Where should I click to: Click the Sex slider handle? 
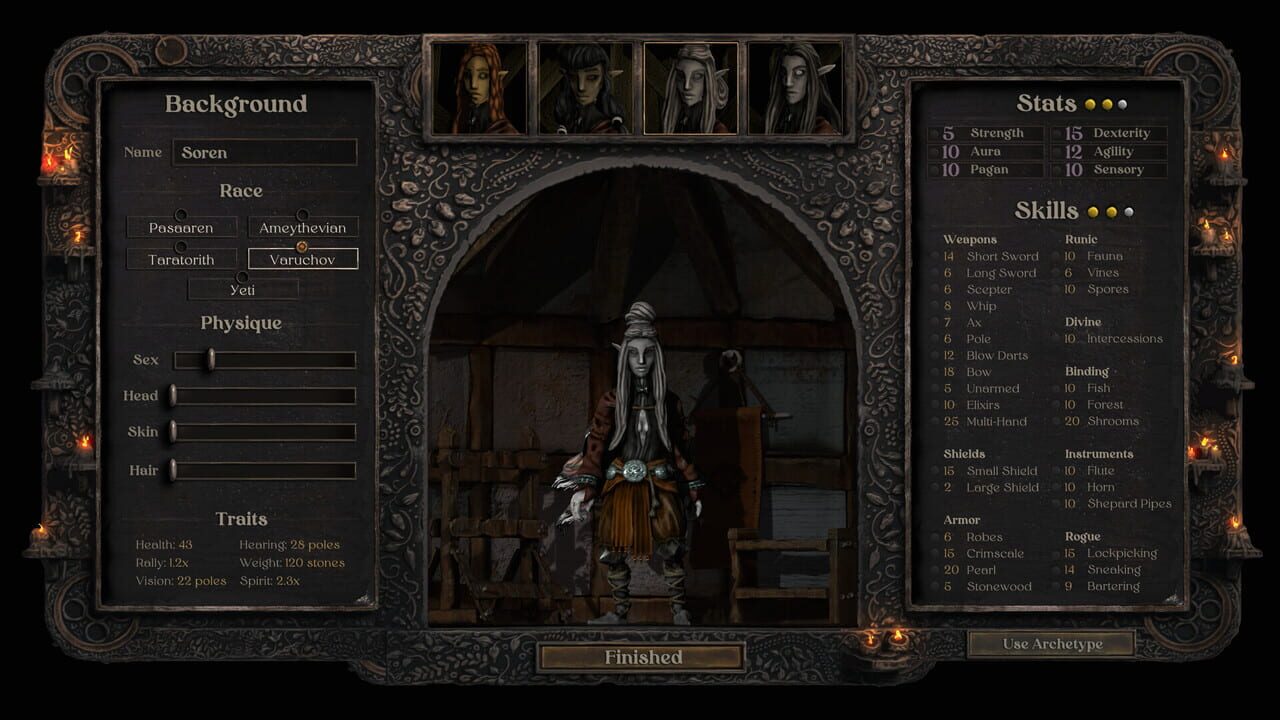(211, 358)
